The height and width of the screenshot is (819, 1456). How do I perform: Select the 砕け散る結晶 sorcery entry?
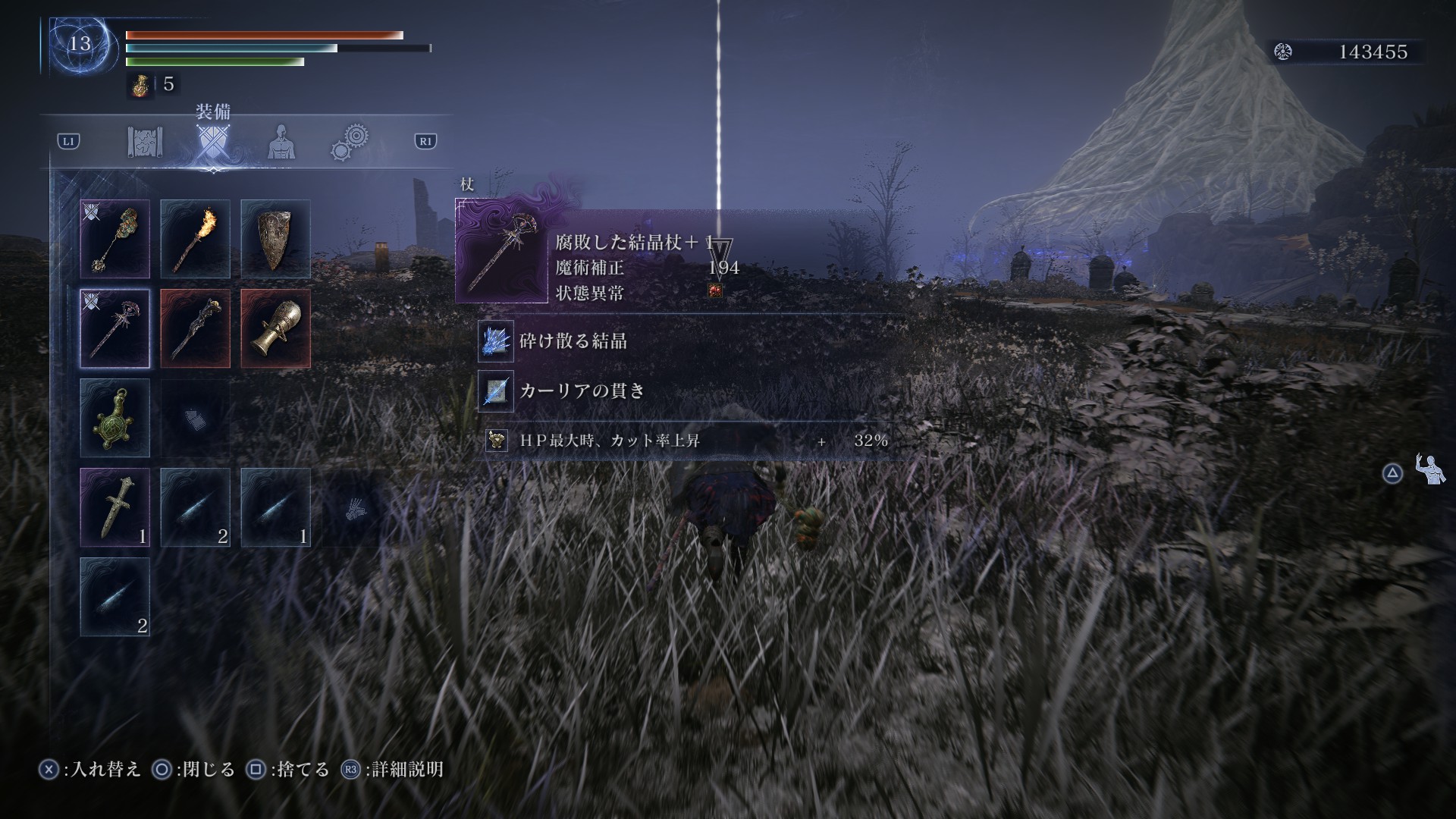coord(573,341)
